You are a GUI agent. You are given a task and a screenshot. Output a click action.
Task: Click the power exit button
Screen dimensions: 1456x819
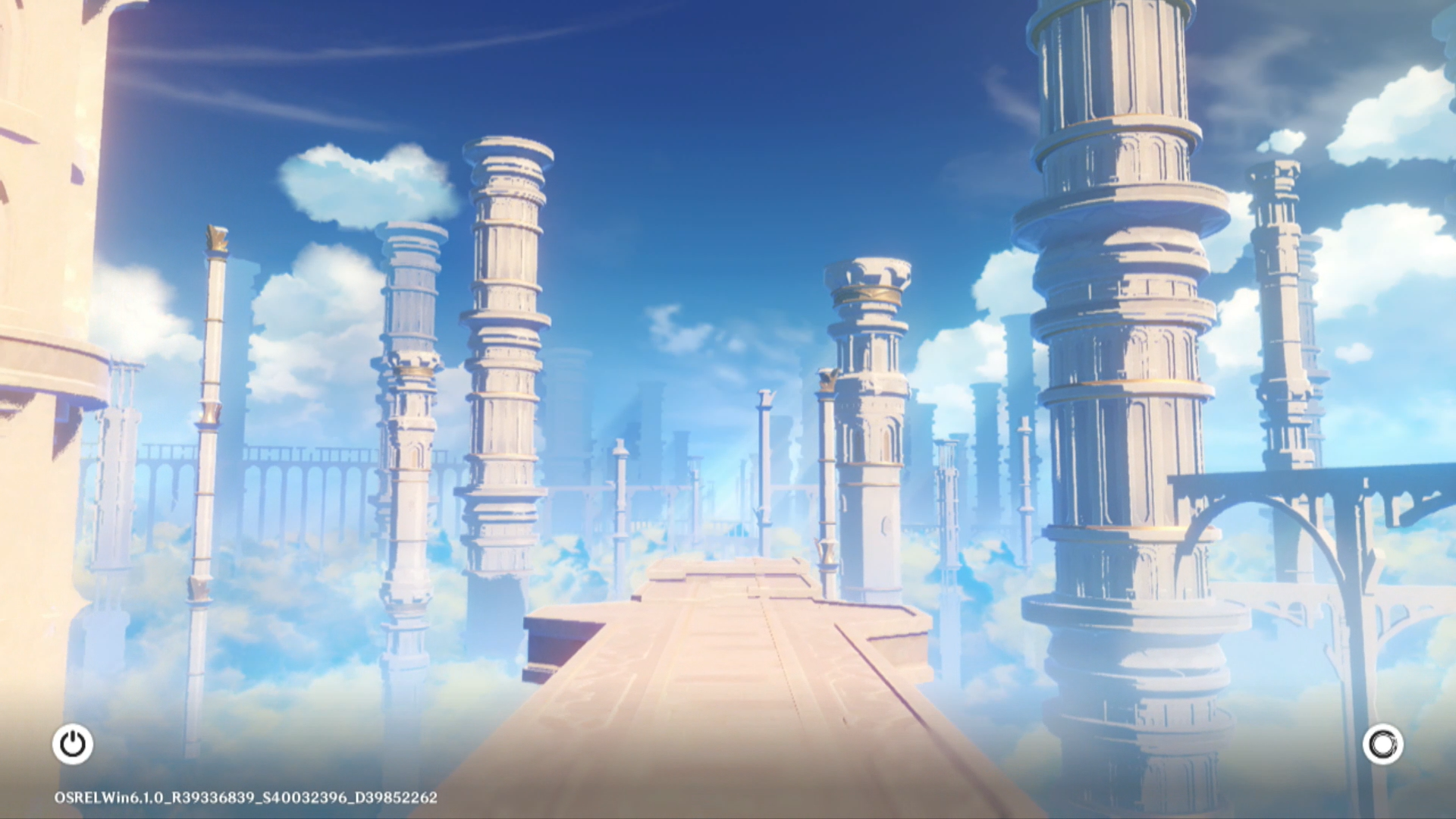click(73, 744)
